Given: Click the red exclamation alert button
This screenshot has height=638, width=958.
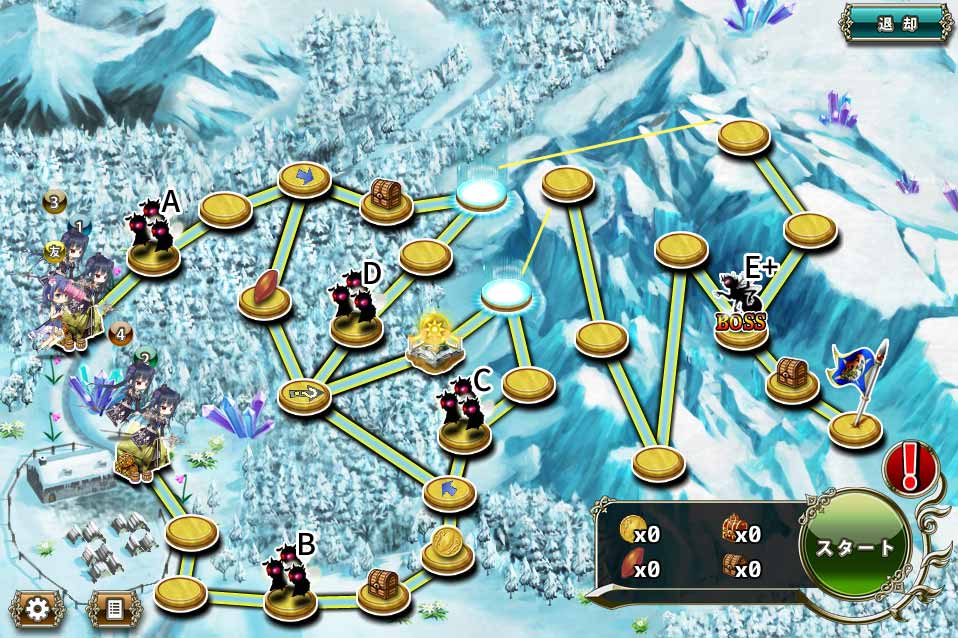Looking at the screenshot, I should [x=910, y=467].
